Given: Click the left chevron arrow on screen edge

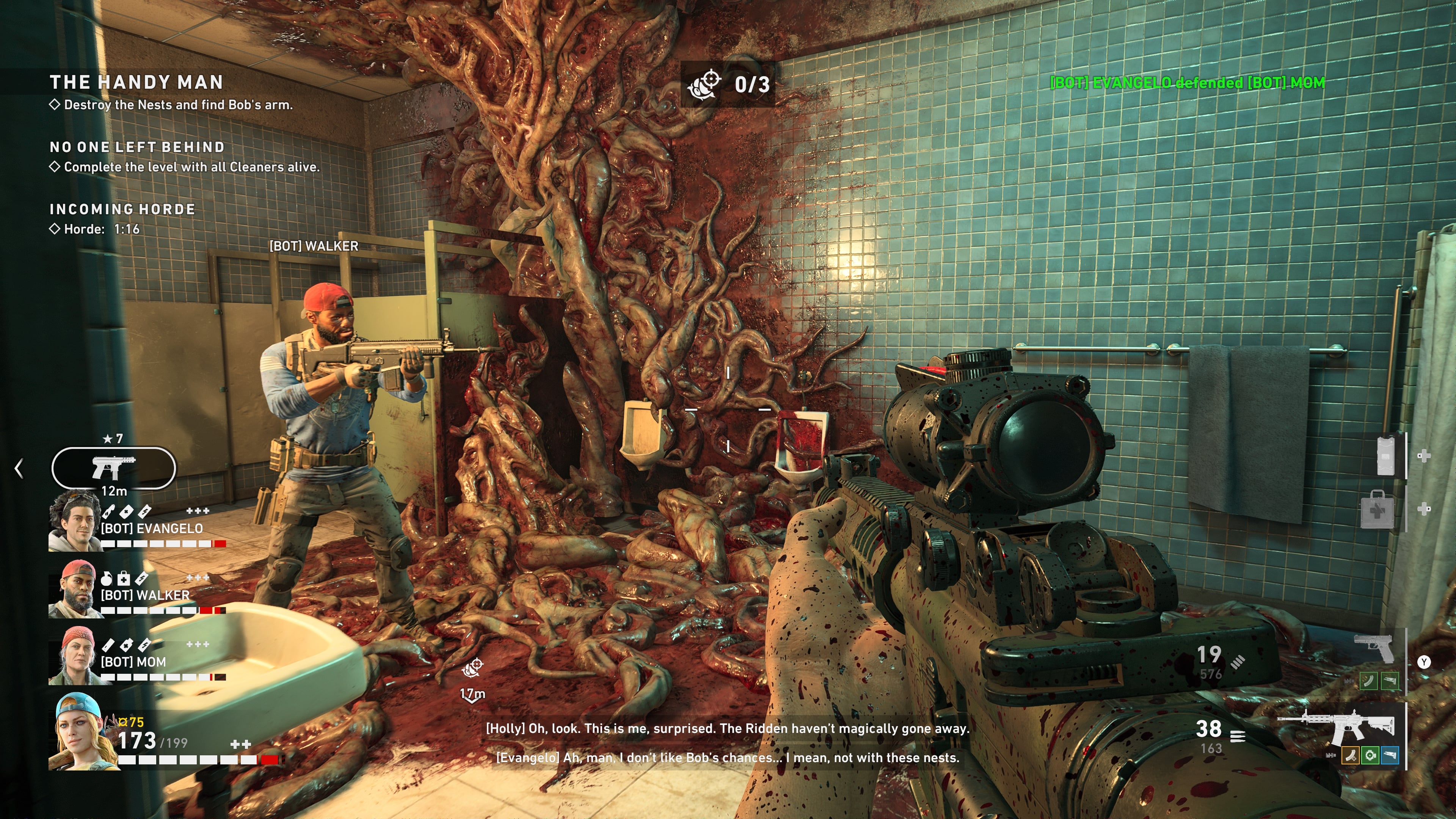Looking at the screenshot, I should coord(19,468).
